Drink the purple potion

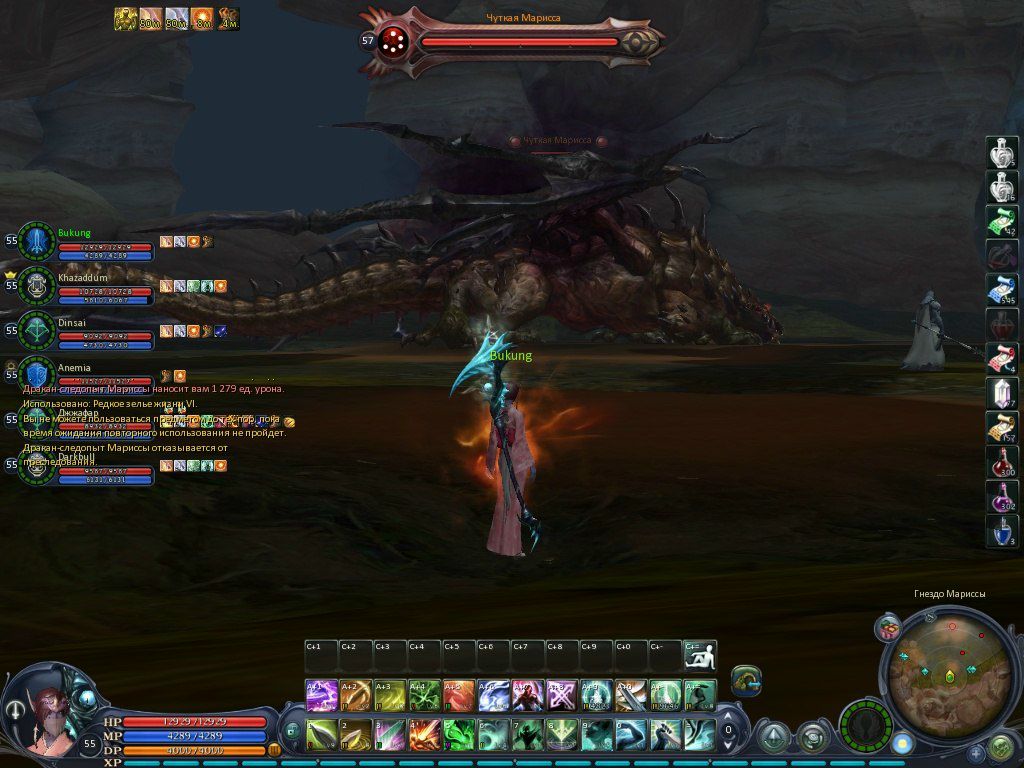(1001, 496)
